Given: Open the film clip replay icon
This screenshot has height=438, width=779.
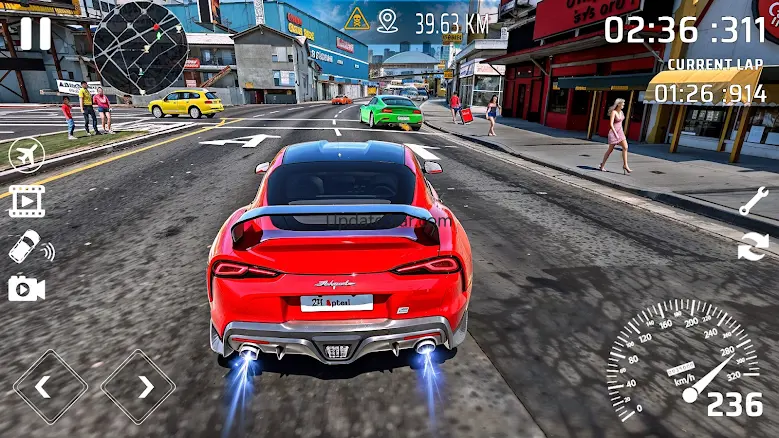Looking at the screenshot, I should pos(27,201).
